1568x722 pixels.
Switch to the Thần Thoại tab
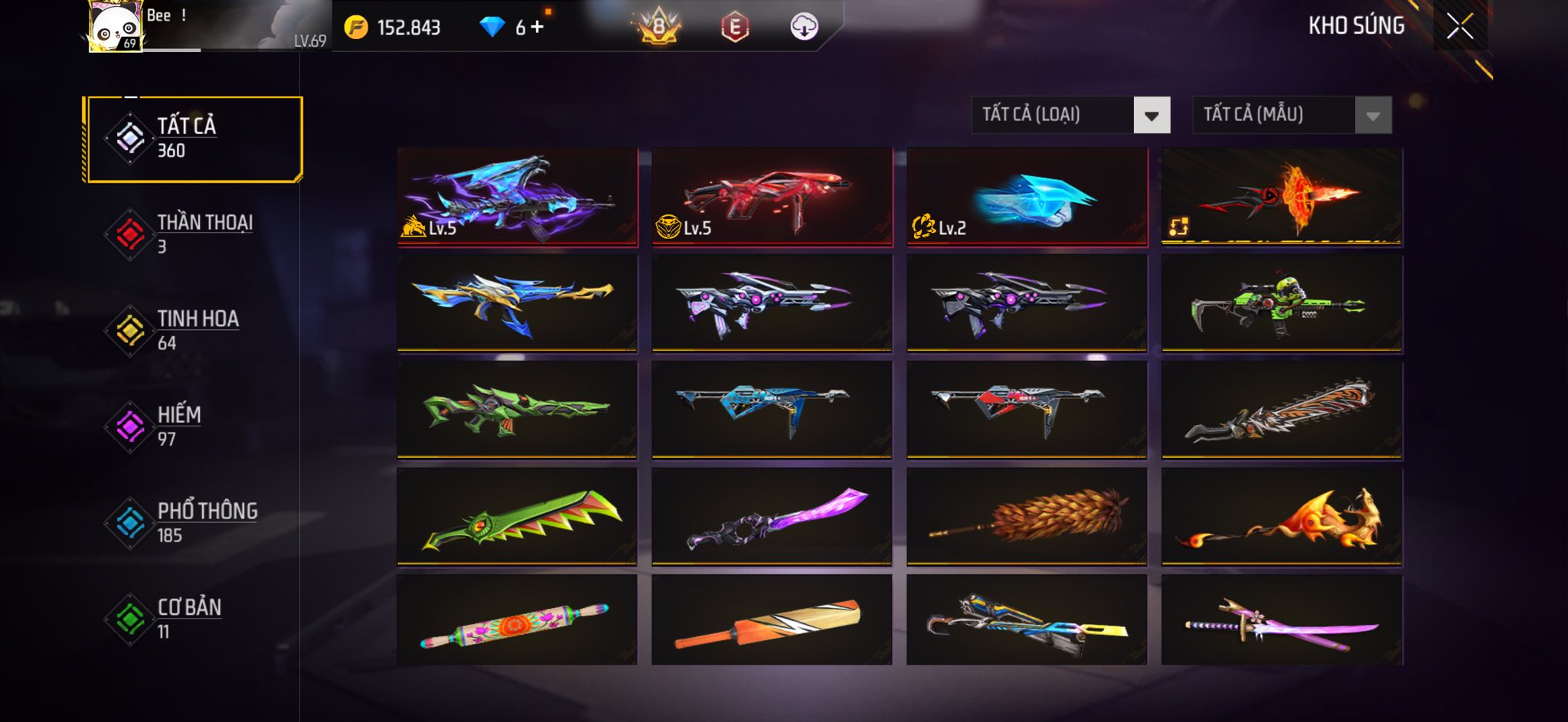194,234
